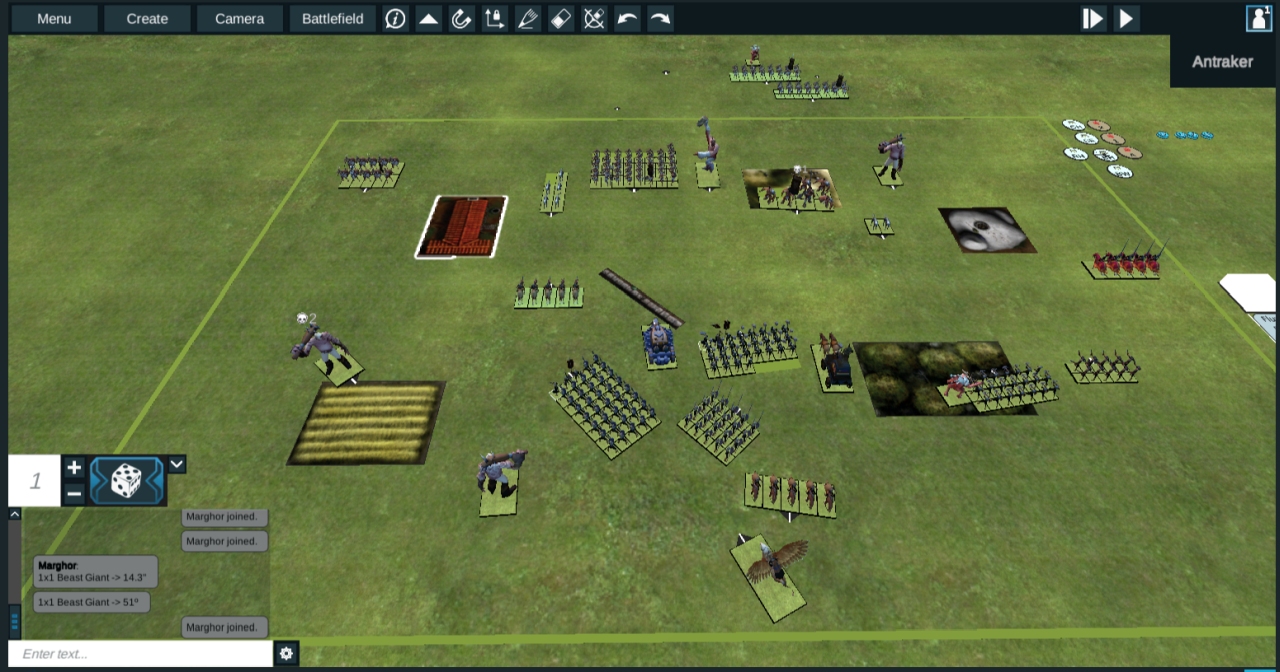Roll the dice
Viewport: 1280px width, 672px height.
pos(126,481)
